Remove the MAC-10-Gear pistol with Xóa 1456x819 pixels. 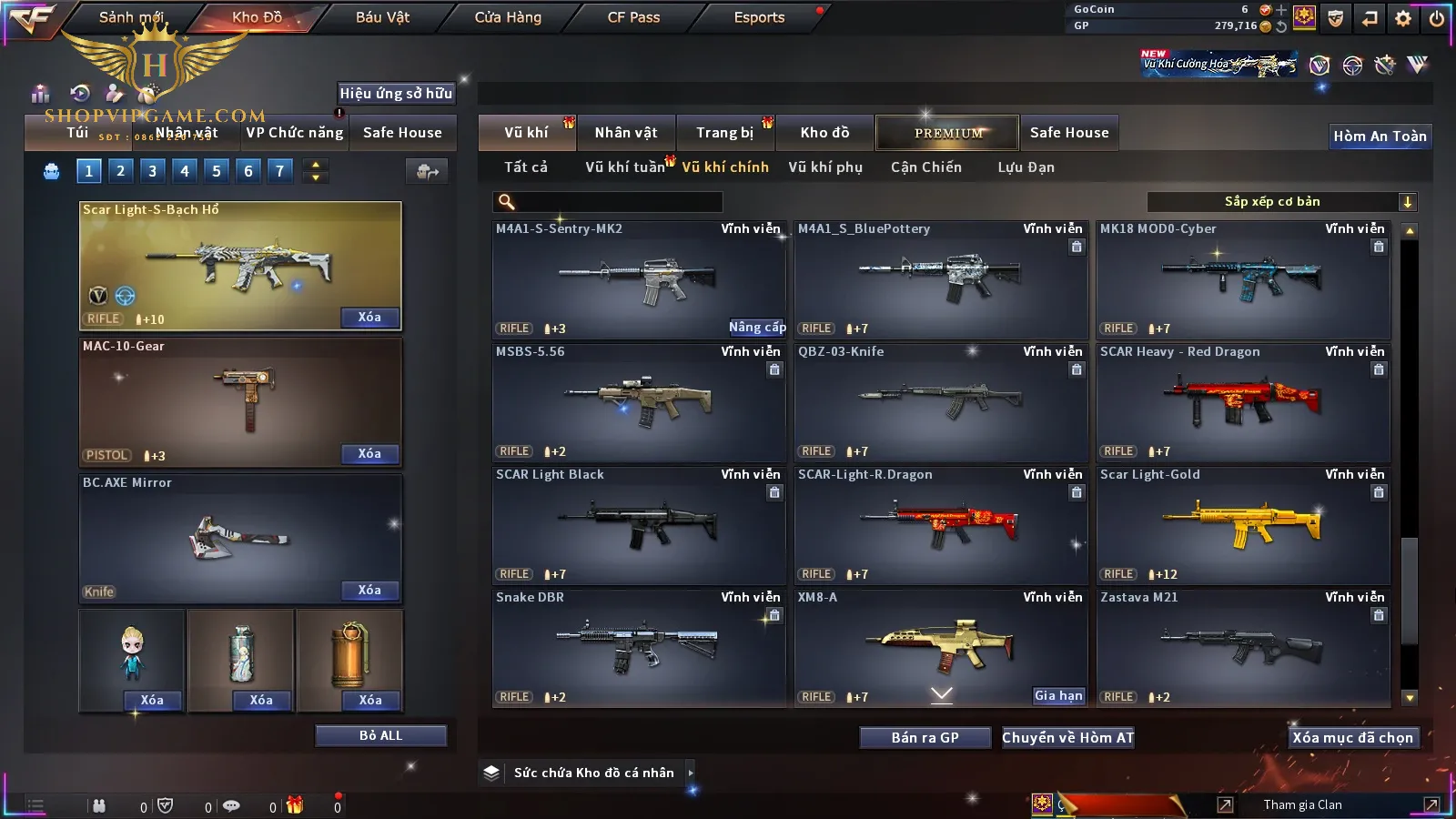click(369, 453)
